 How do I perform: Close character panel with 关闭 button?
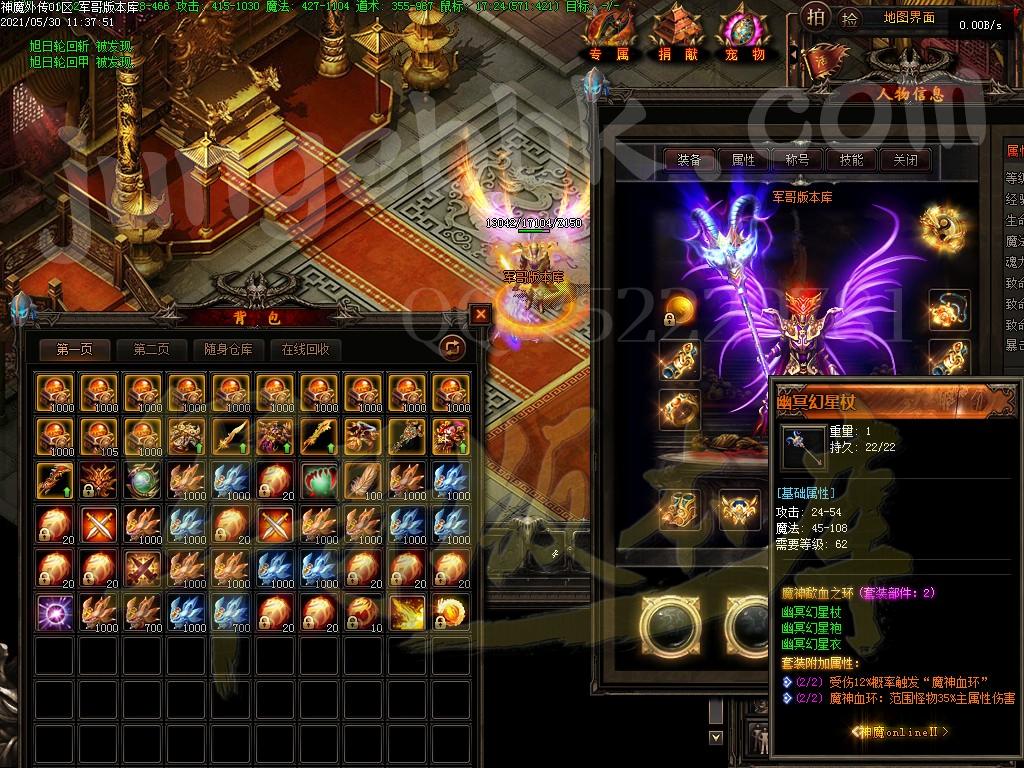click(x=905, y=159)
